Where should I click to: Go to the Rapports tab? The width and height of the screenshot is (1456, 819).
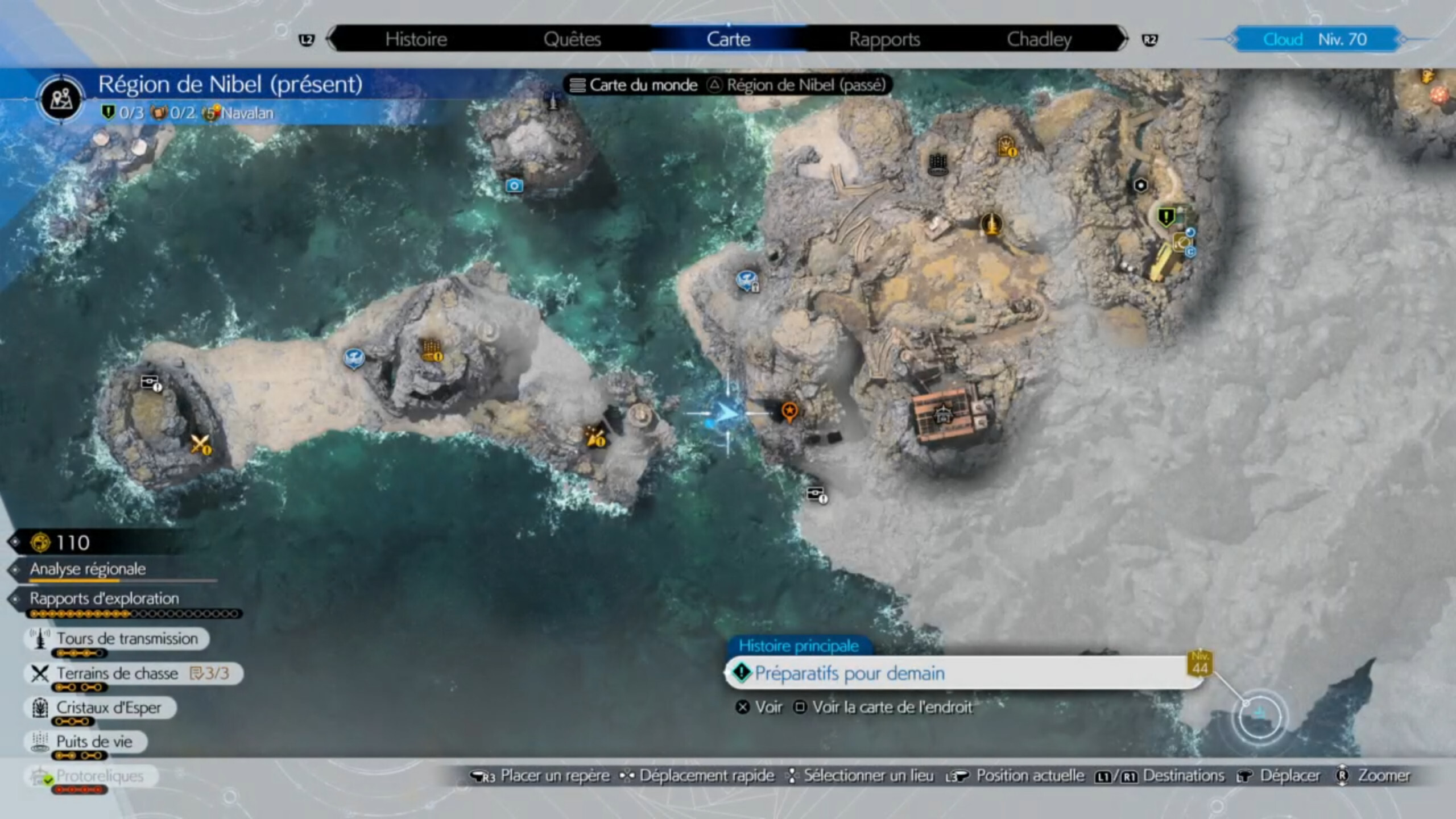click(884, 39)
